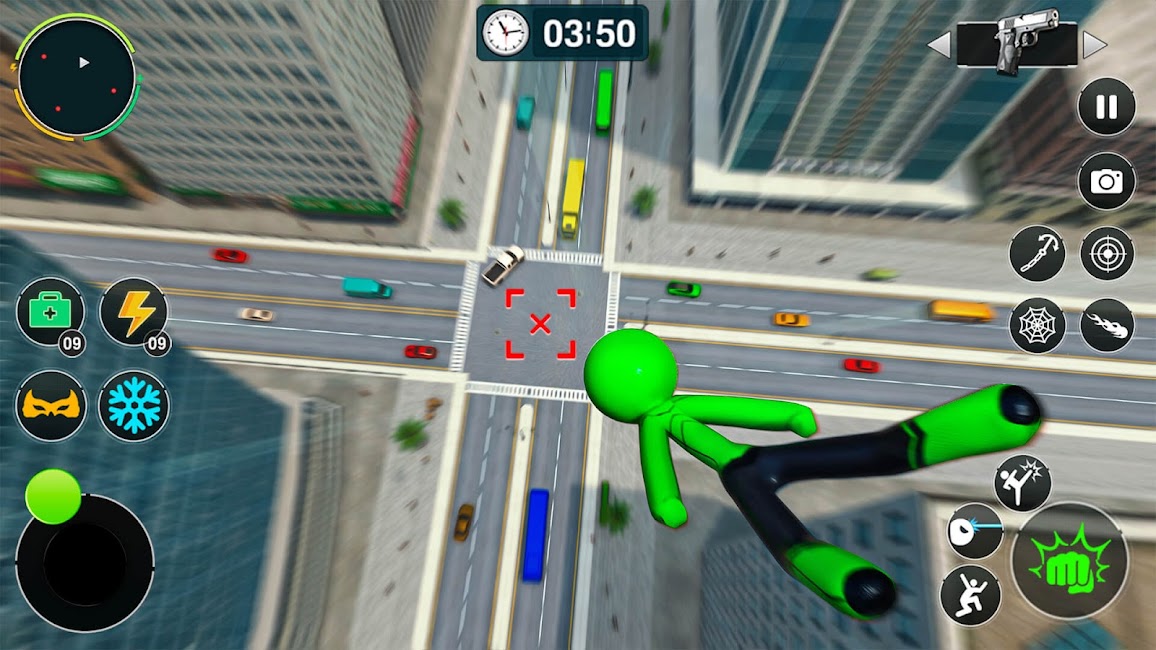Activate the lightning bolt energy boost
The width and height of the screenshot is (1156, 650).
133,311
